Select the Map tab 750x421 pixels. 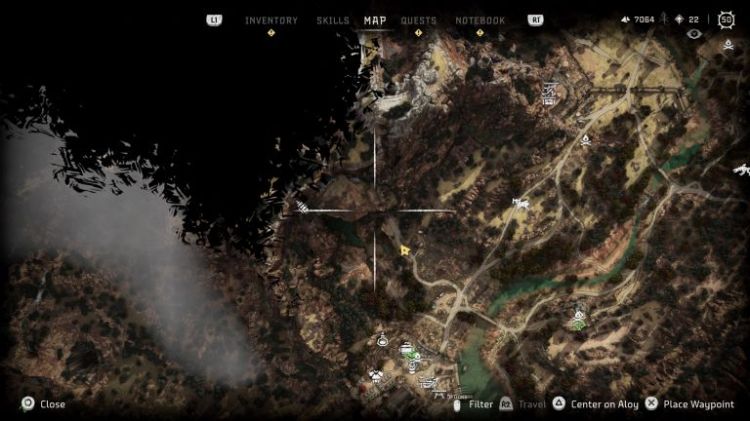click(375, 20)
